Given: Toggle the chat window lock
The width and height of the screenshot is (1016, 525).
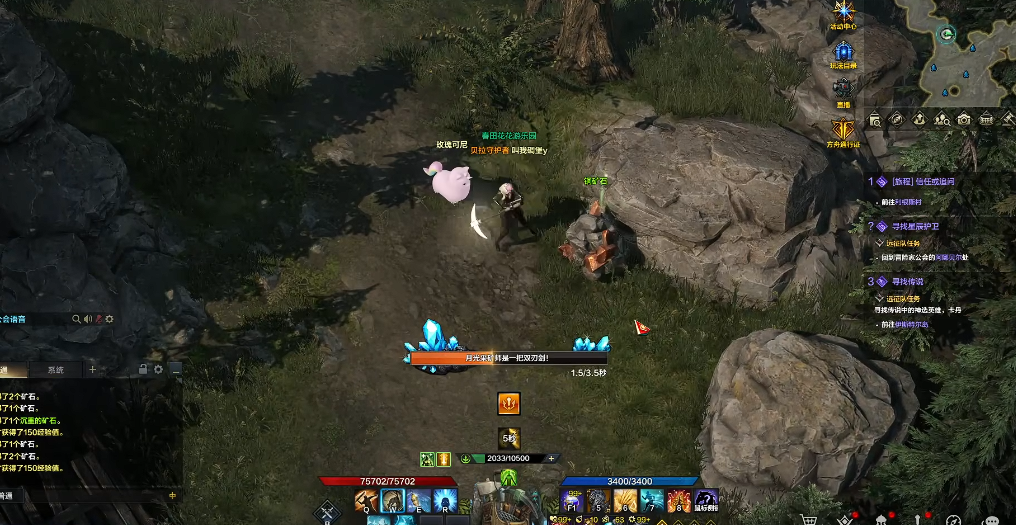Looking at the screenshot, I should (x=143, y=370).
